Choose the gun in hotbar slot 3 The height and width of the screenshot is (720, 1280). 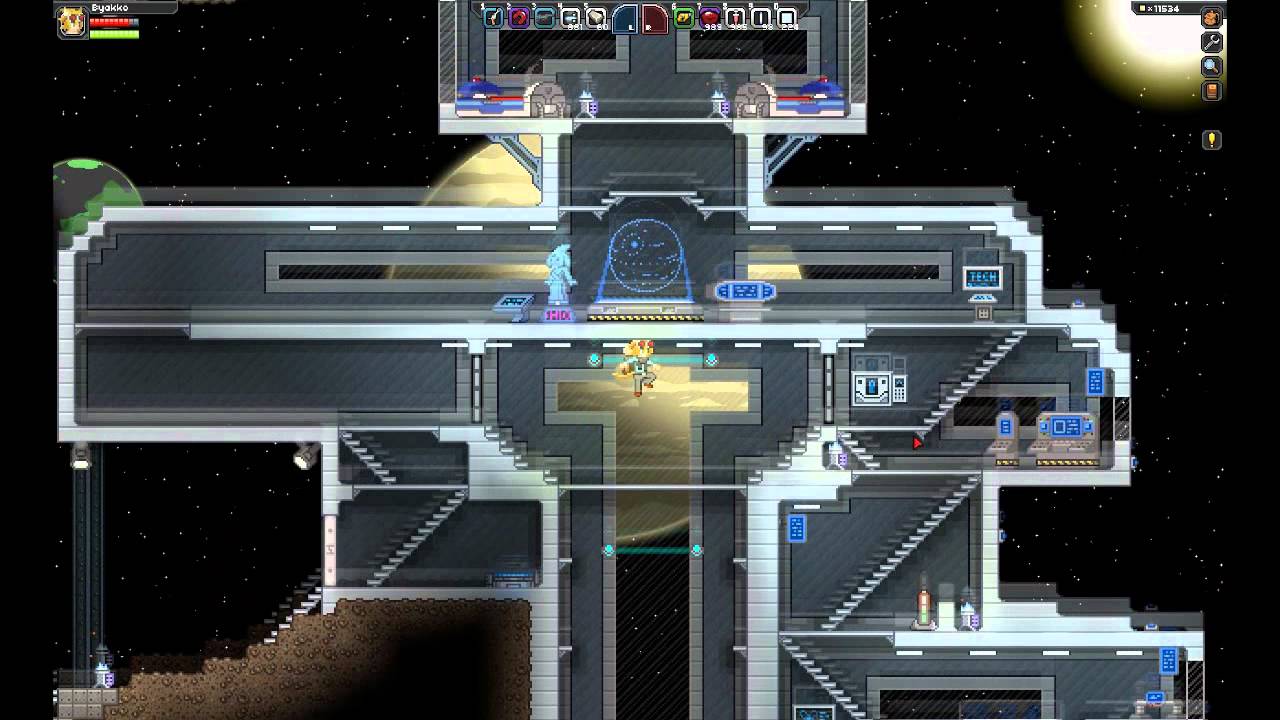pos(545,17)
